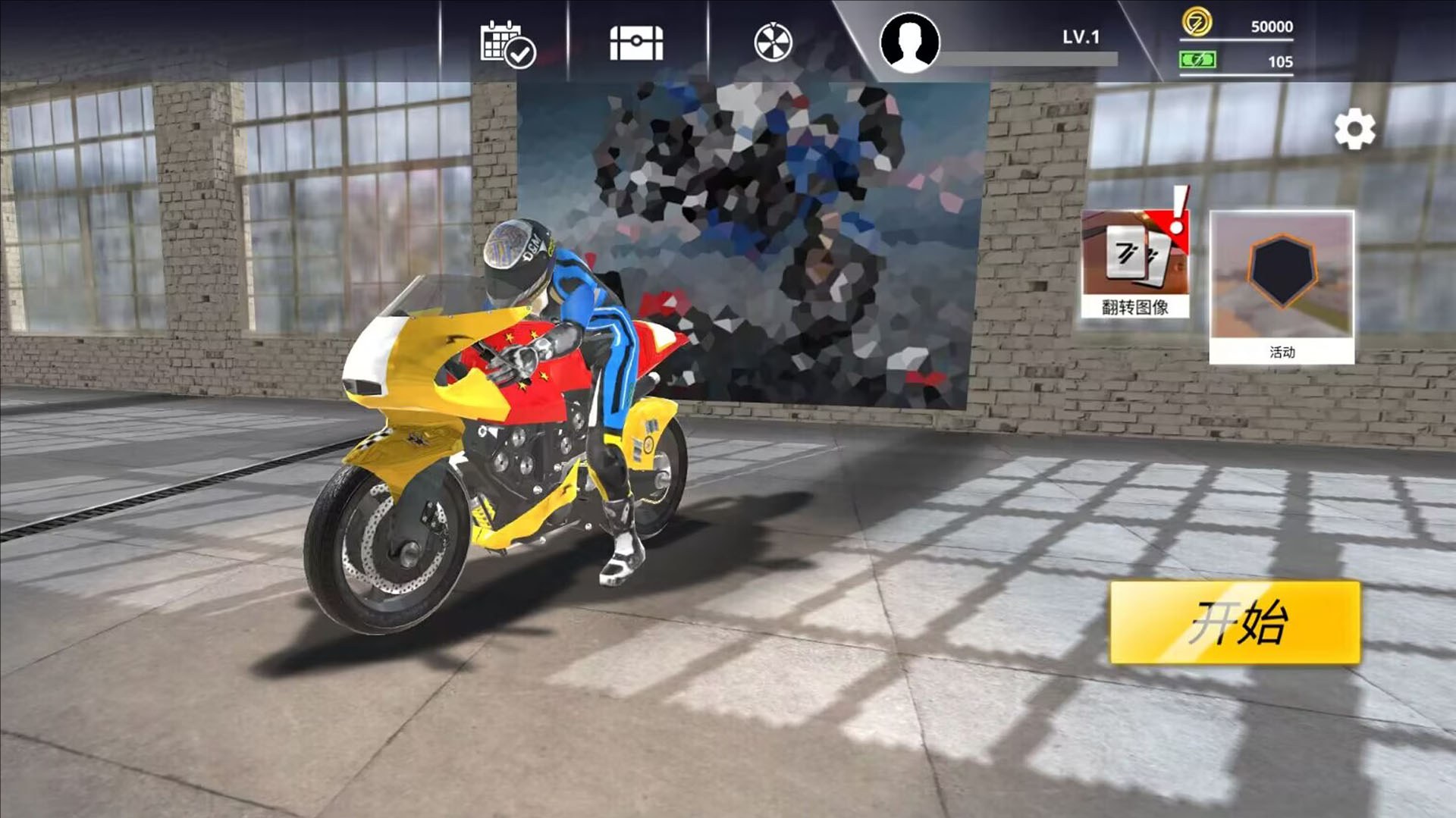Image resolution: width=1456 pixels, height=818 pixels.
Task: Click the player profile avatar
Action: [909, 42]
